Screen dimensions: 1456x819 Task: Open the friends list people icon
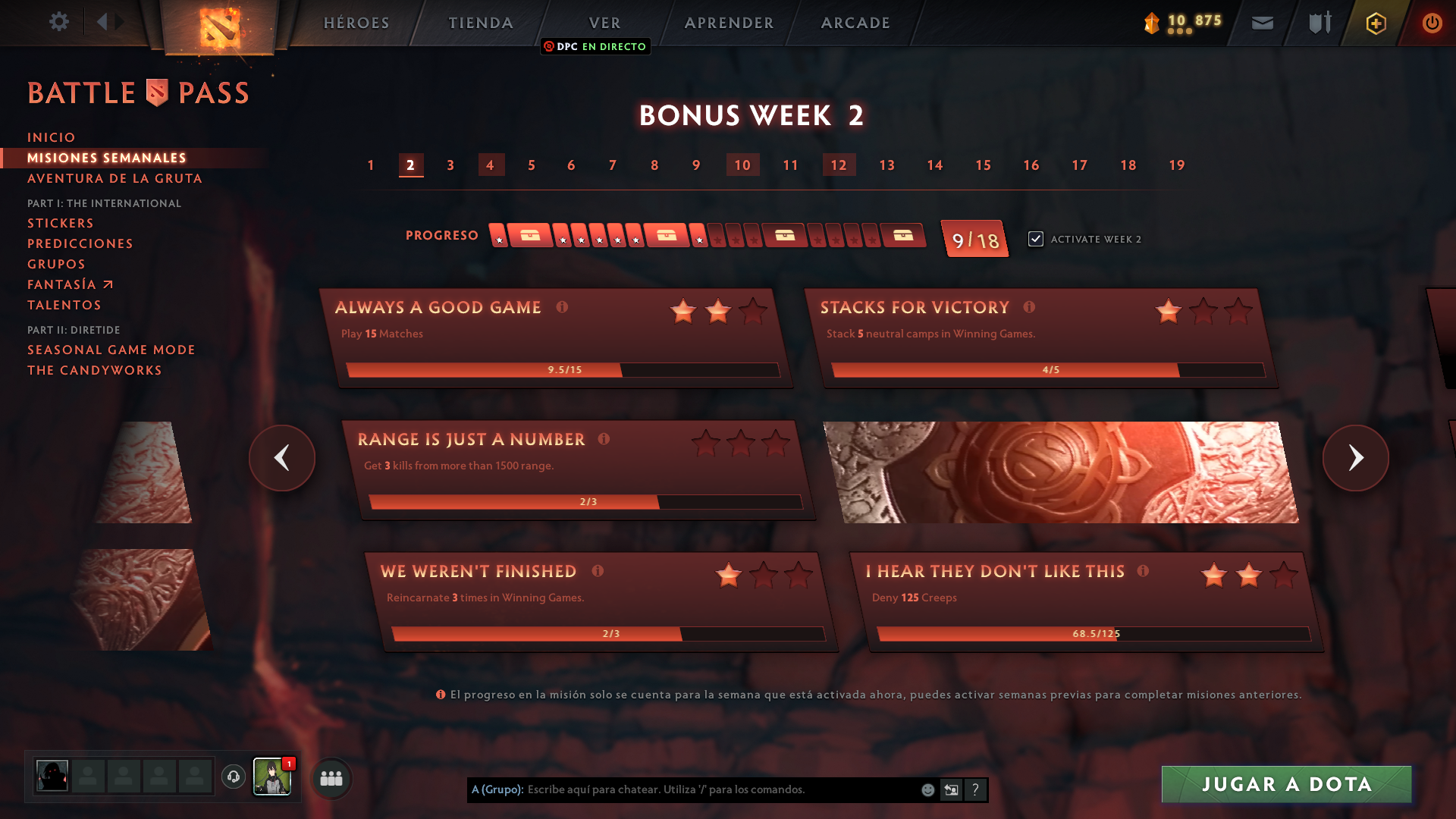click(331, 777)
